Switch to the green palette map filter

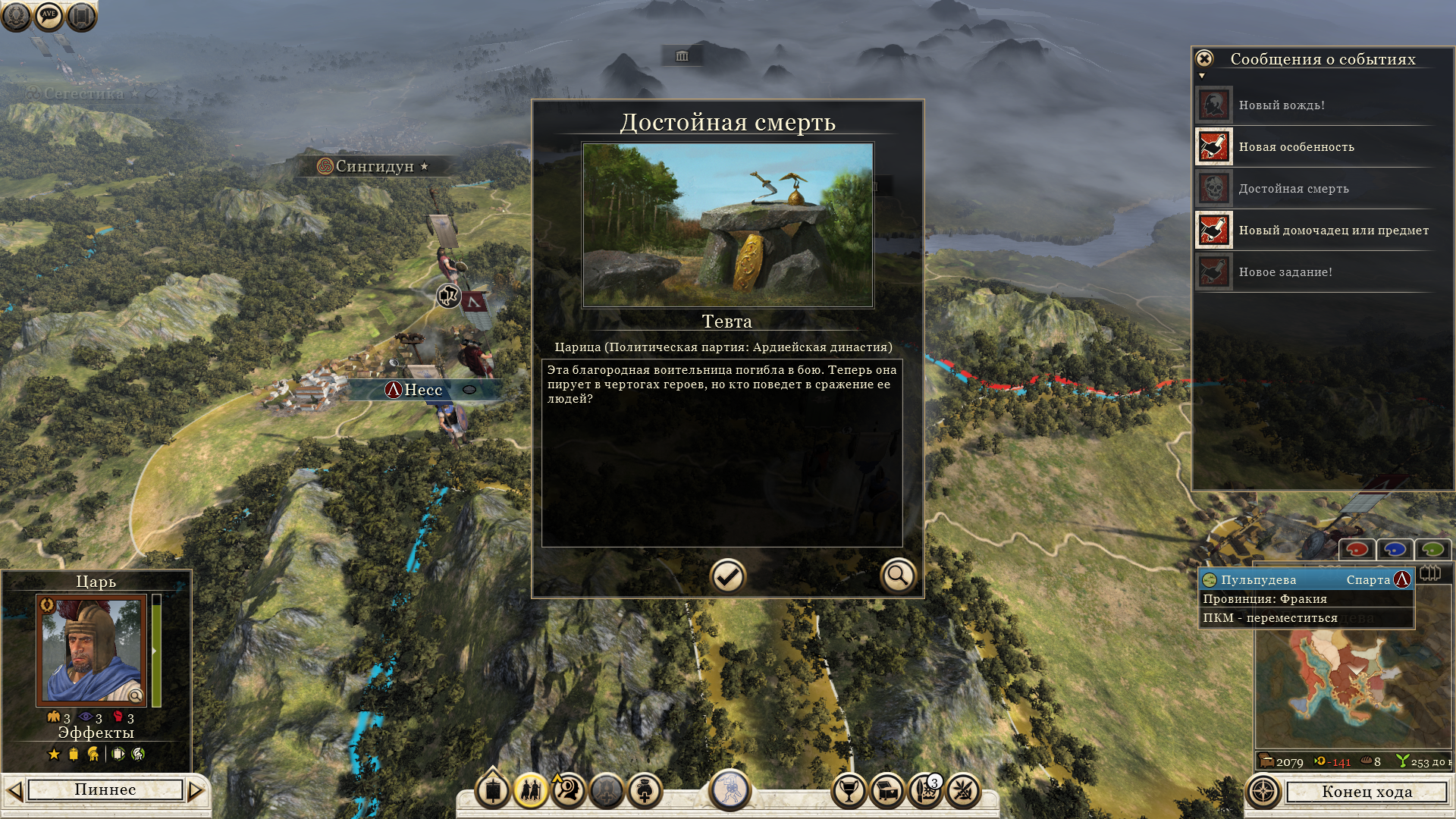[1432, 549]
